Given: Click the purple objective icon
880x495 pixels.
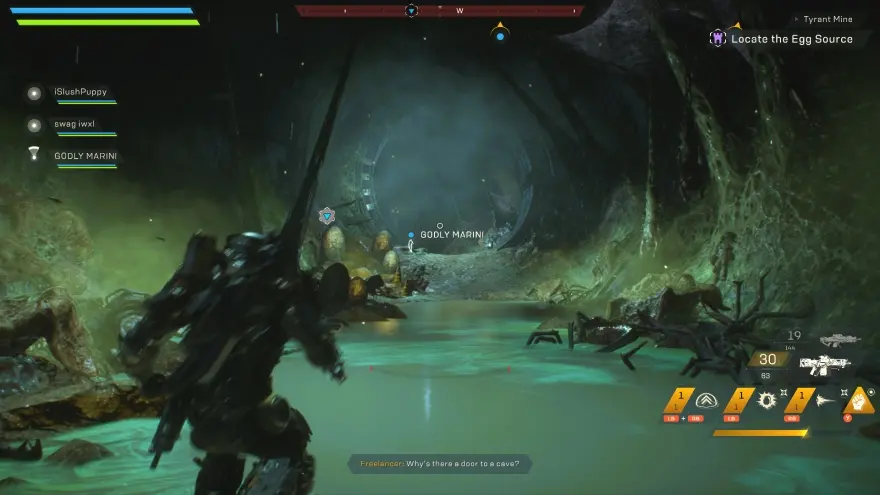Looking at the screenshot, I should 716,38.
